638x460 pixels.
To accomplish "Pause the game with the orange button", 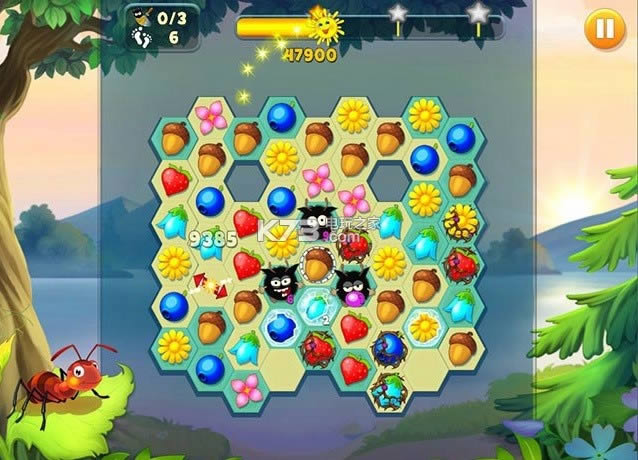I will point(602,28).
